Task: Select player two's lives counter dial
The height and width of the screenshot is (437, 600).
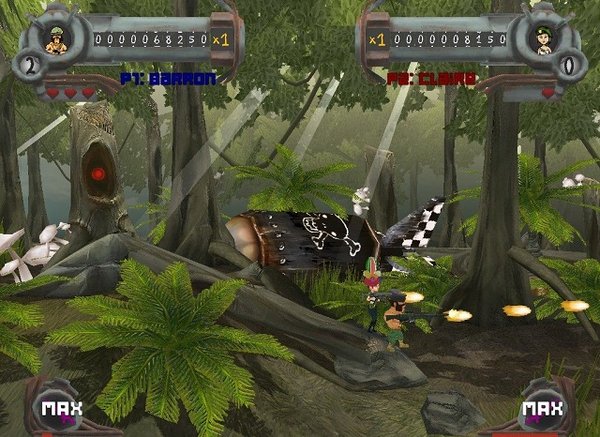Action: point(570,66)
